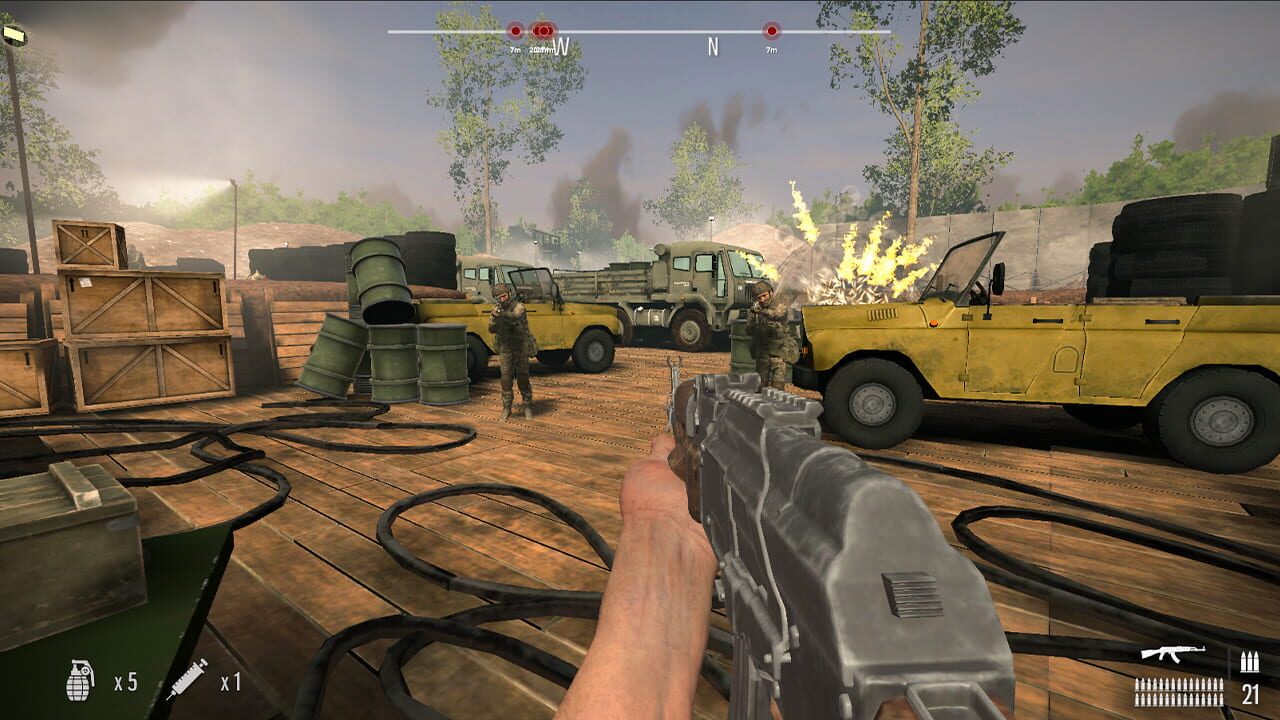Click the clustered red markers near the W heading
The image size is (1280, 720).
pyautogui.click(x=543, y=30)
